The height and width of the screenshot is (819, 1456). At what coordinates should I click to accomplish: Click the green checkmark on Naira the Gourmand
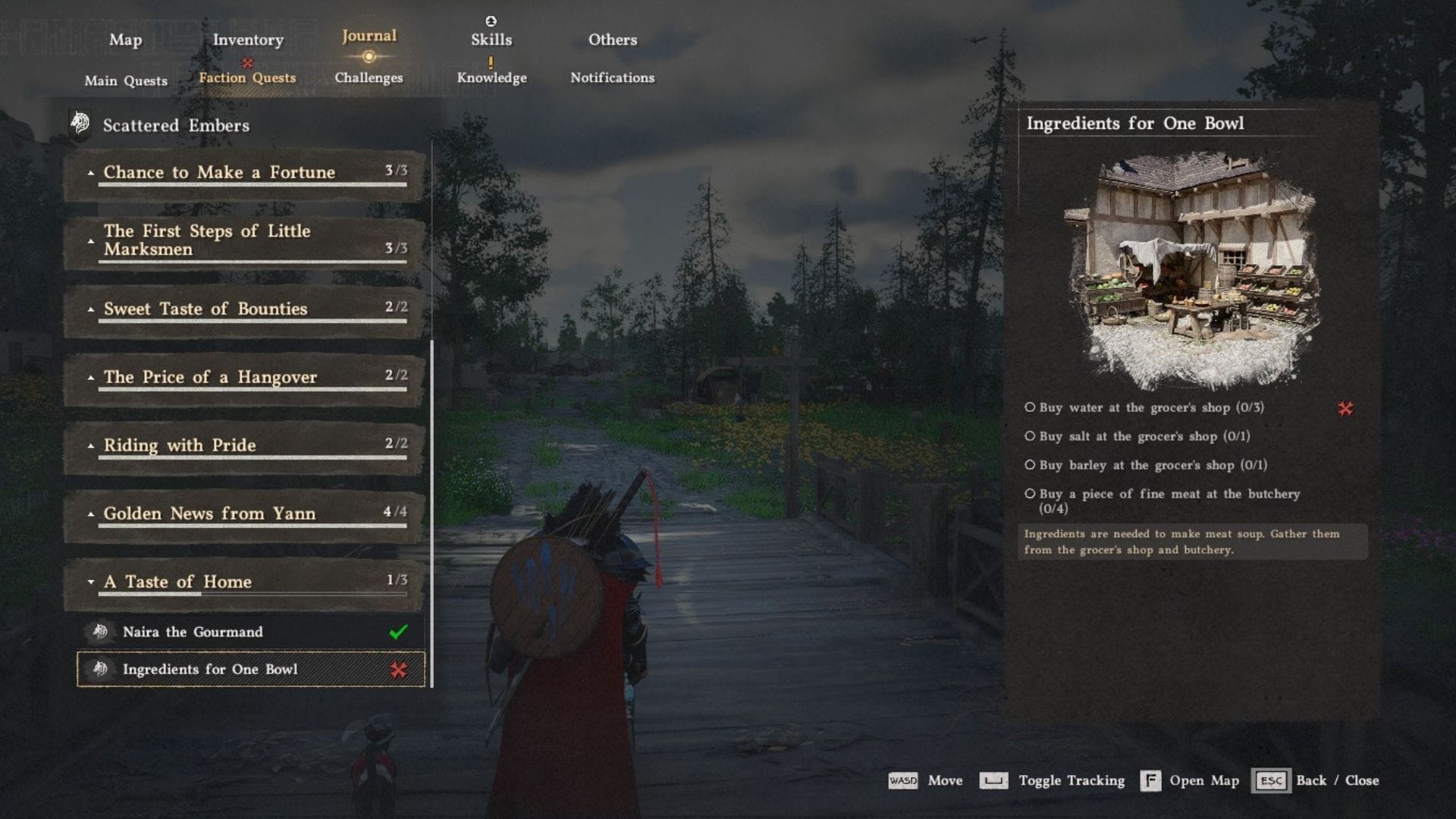pos(397,631)
